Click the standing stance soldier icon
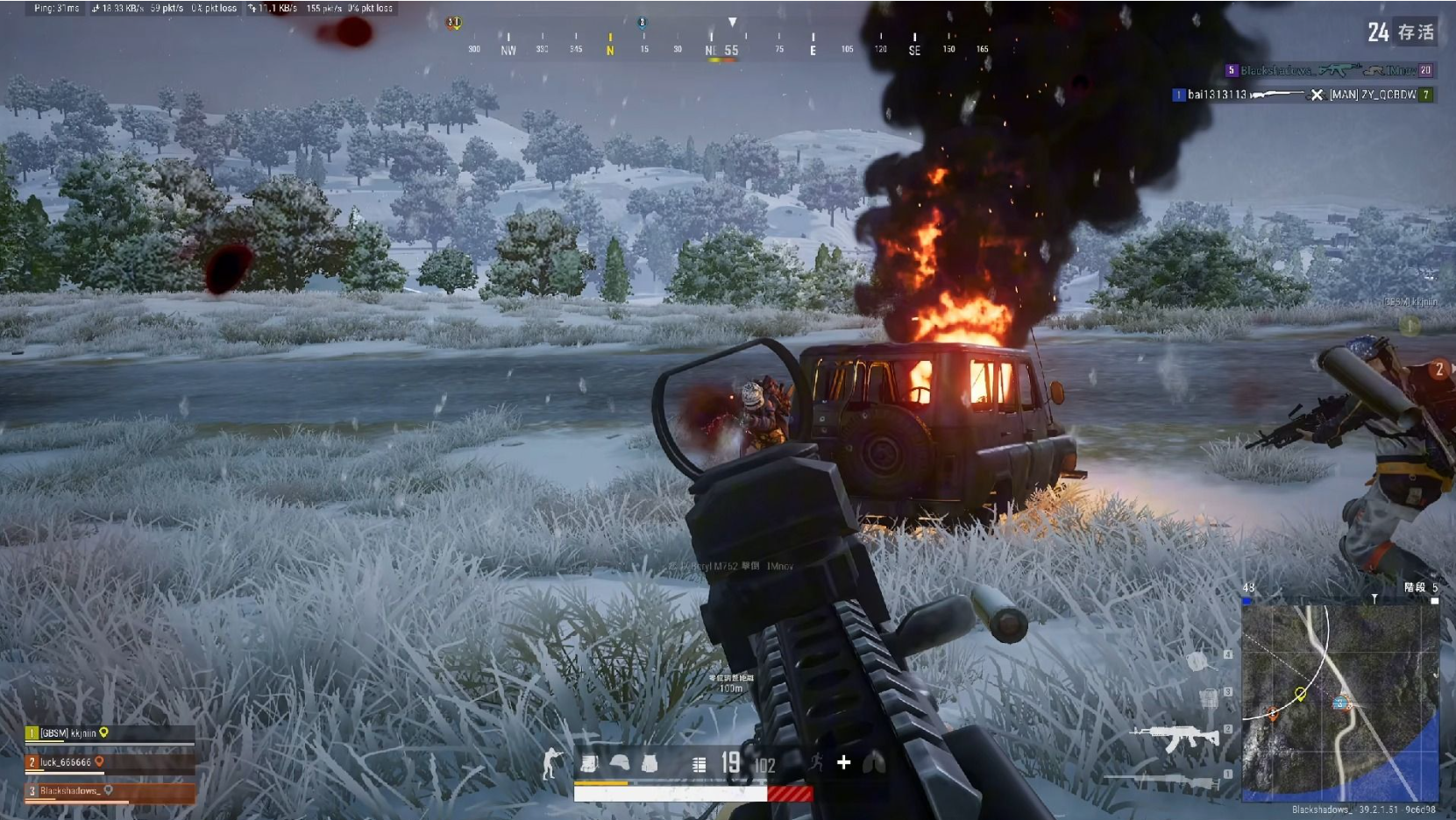The image size is (1456, 820). click(550, 764)
